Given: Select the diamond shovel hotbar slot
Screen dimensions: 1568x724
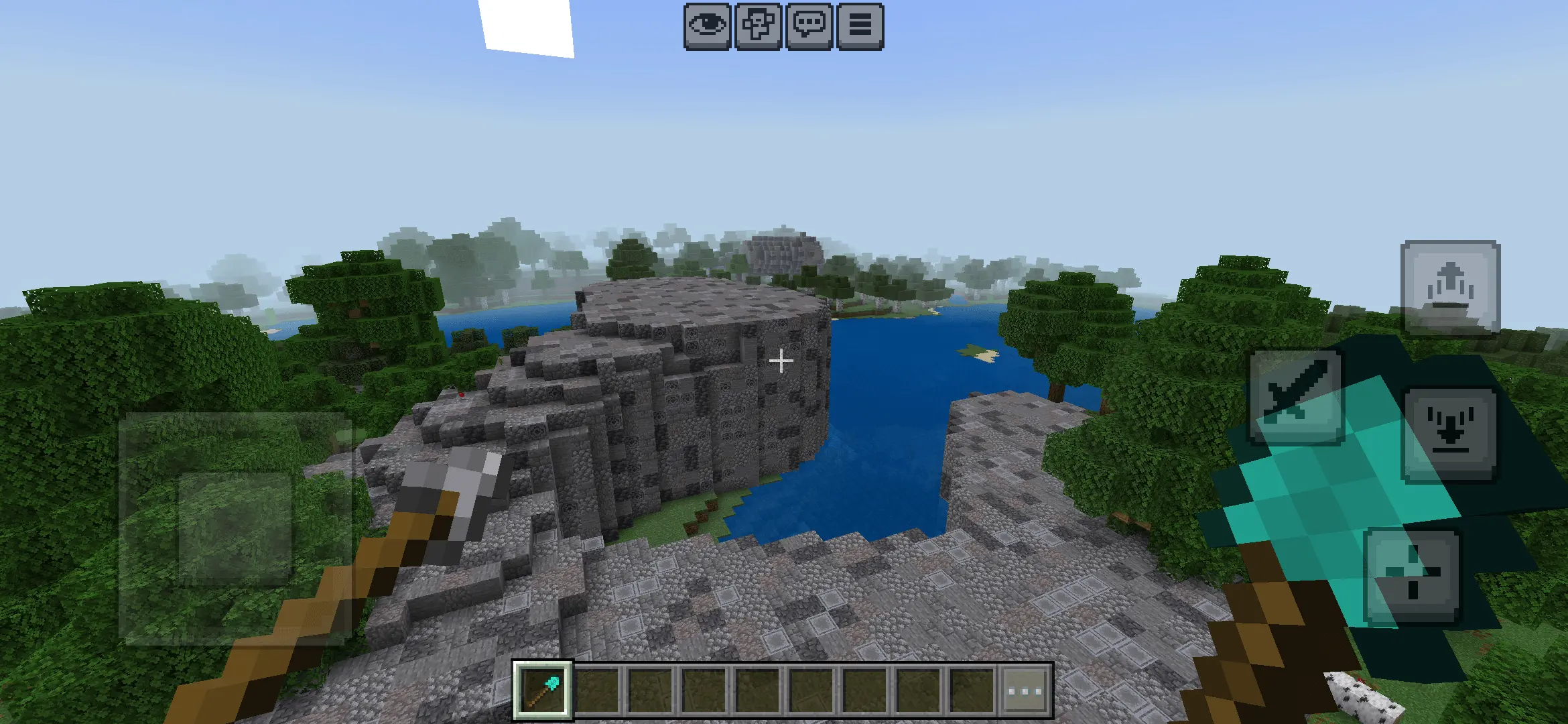Looking at the screenshot, I should click(x=543, y=690).
